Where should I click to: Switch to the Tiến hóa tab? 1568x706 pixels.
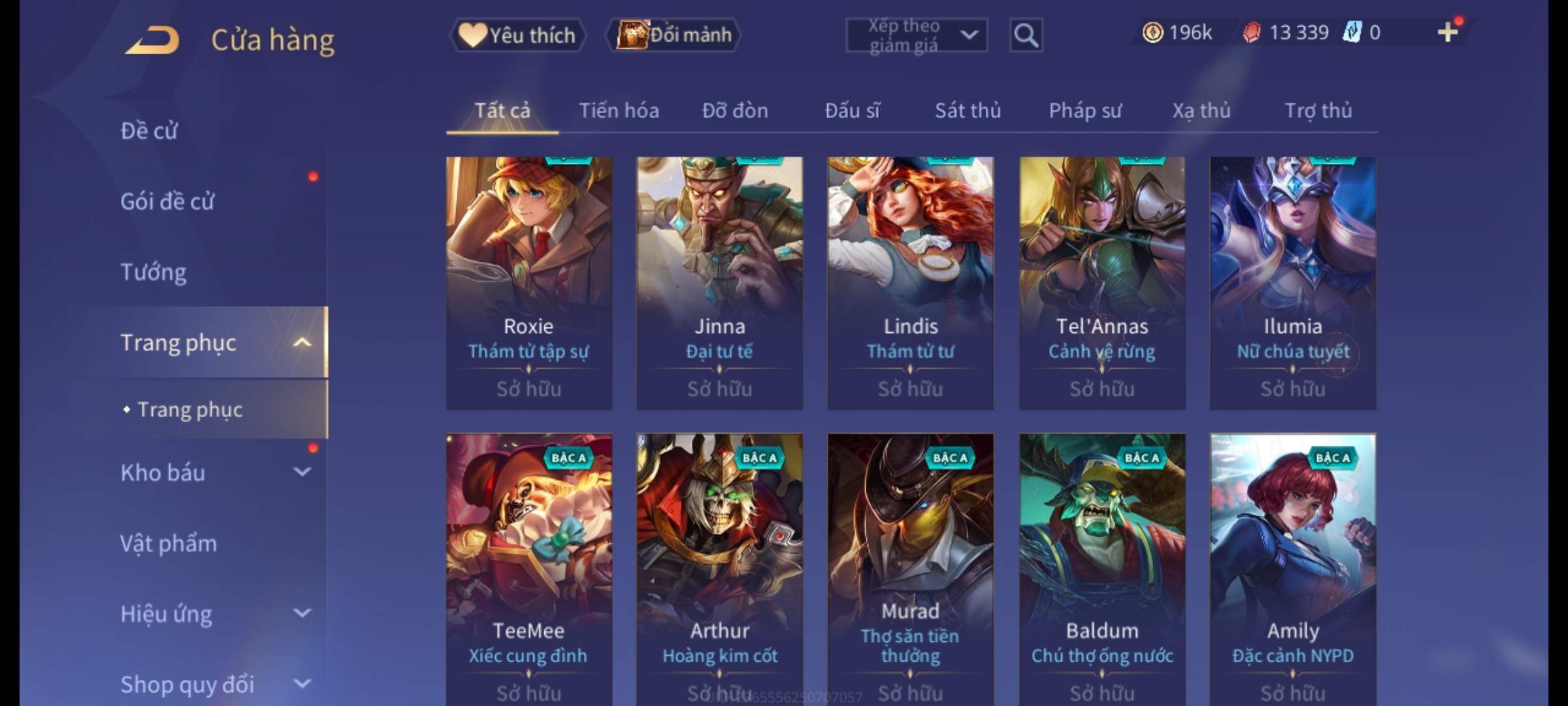click(x=619, y=110)
